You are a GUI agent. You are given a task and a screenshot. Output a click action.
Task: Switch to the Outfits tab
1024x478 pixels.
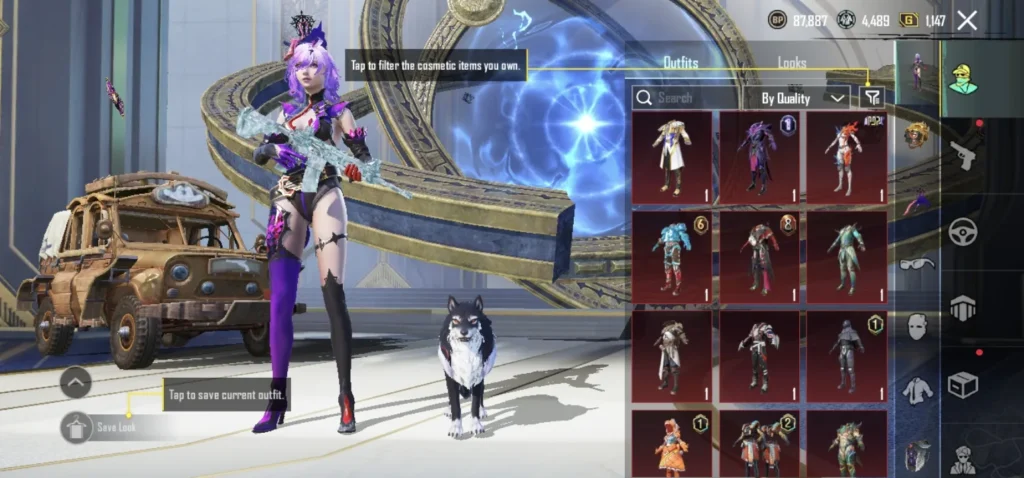tap(681, 63)
